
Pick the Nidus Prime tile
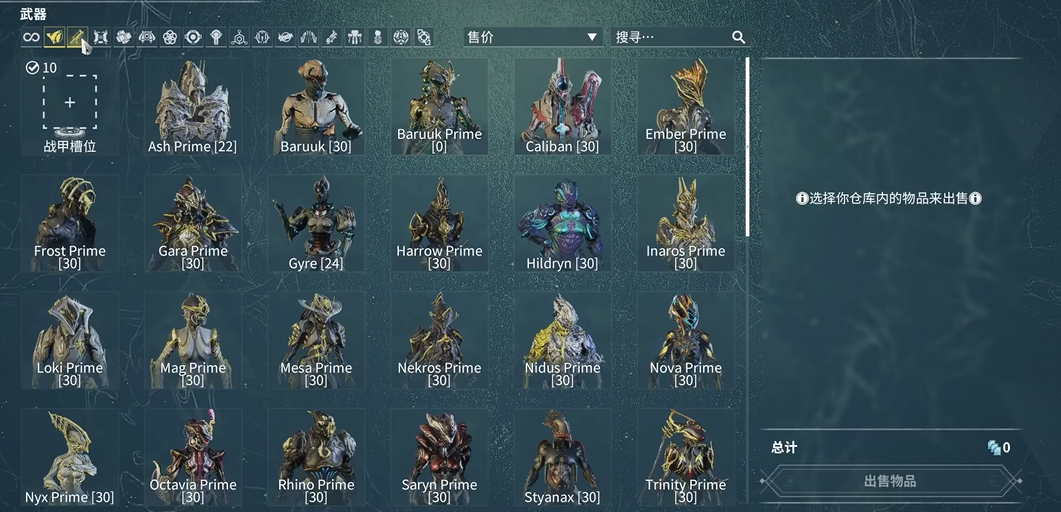pyautogui.click(x=562, y=341)
